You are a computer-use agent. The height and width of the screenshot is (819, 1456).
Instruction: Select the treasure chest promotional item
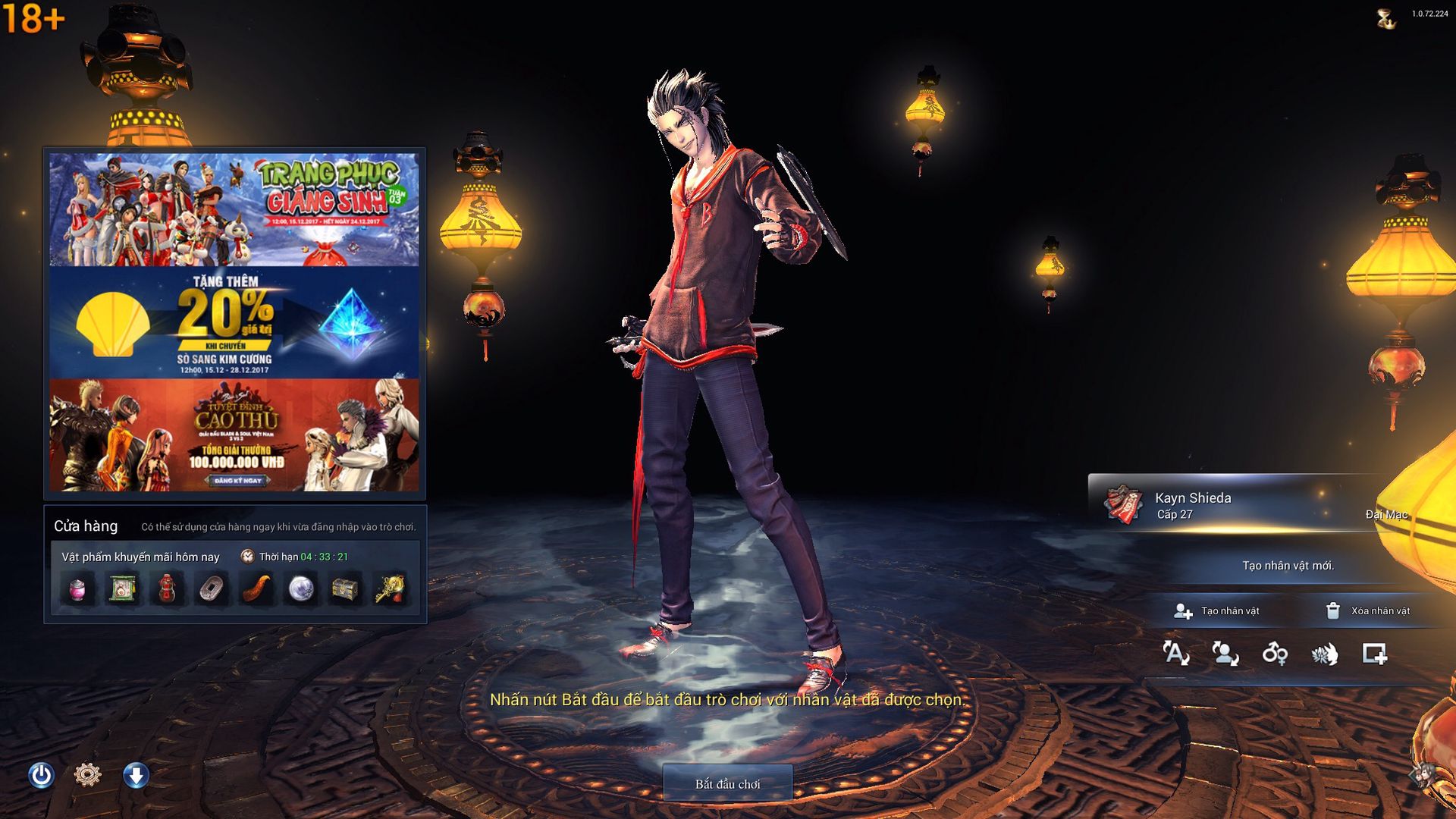coord(346,589)
